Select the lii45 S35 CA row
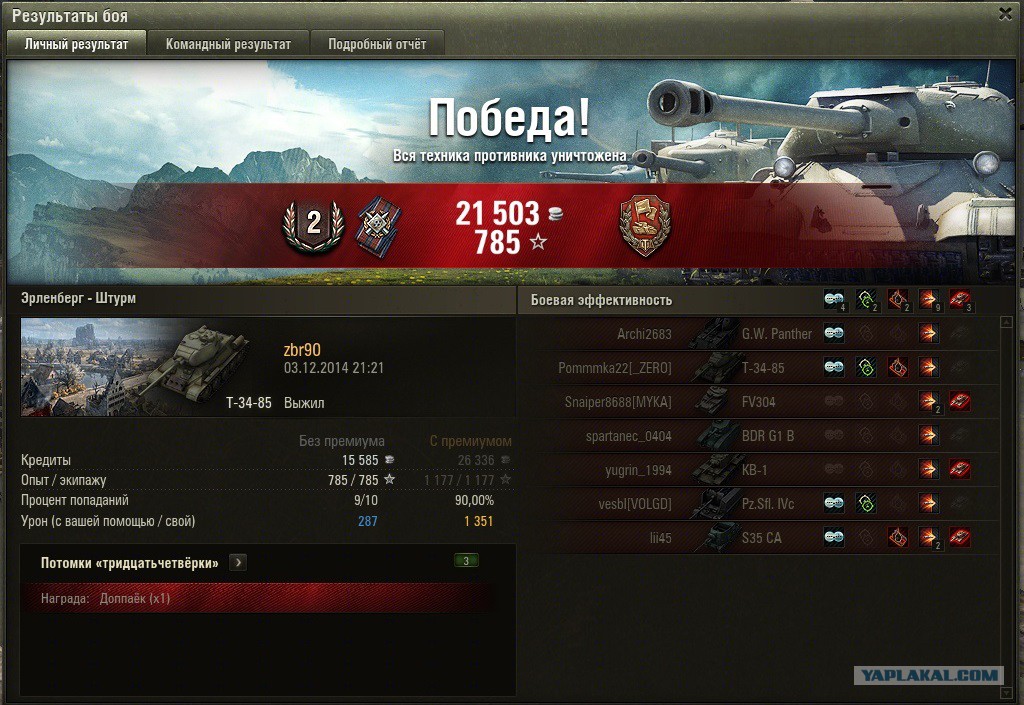1024x705 pixels. point(760,538)
